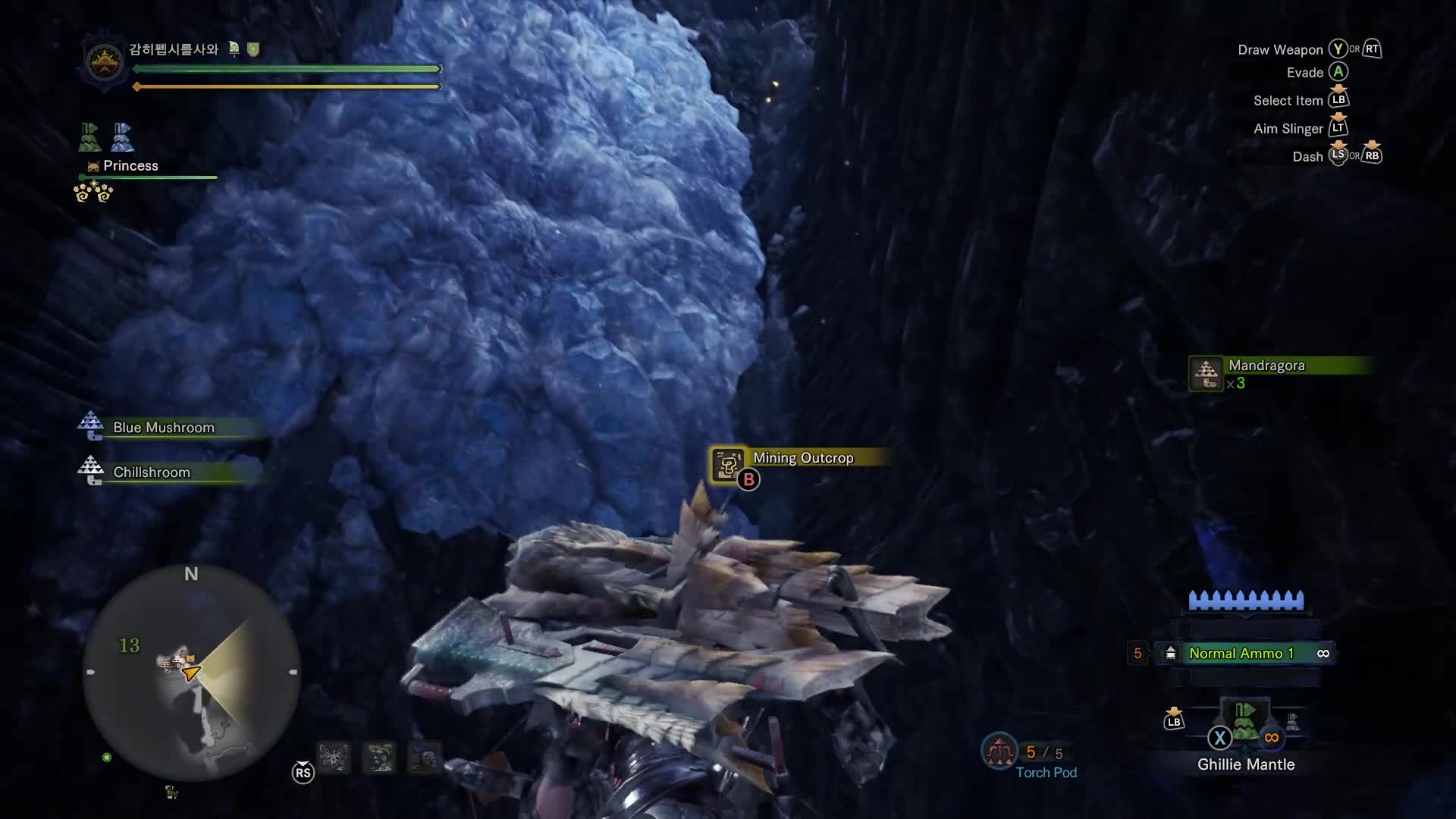The image size is (1456, 819).
Task: Open the circular minimap
Action: point(191,673)
